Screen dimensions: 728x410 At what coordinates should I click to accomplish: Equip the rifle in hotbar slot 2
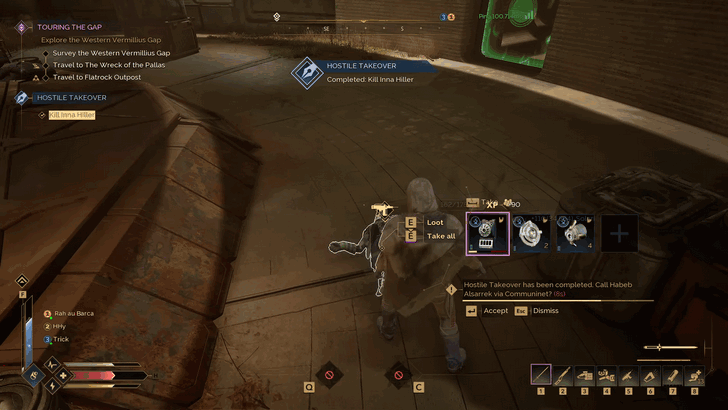tap(563, 374)
